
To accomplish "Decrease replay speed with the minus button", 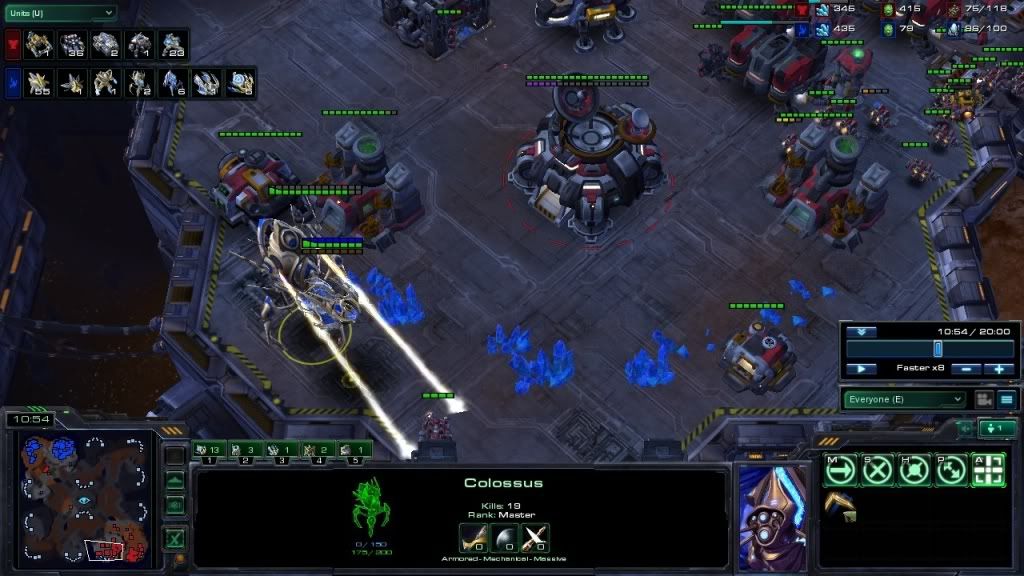I will point(964,369).
